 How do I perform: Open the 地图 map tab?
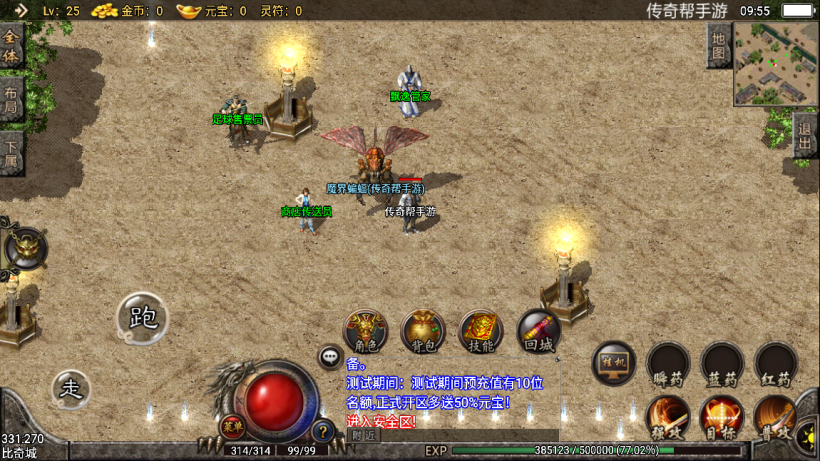click(x=718, y=45)
